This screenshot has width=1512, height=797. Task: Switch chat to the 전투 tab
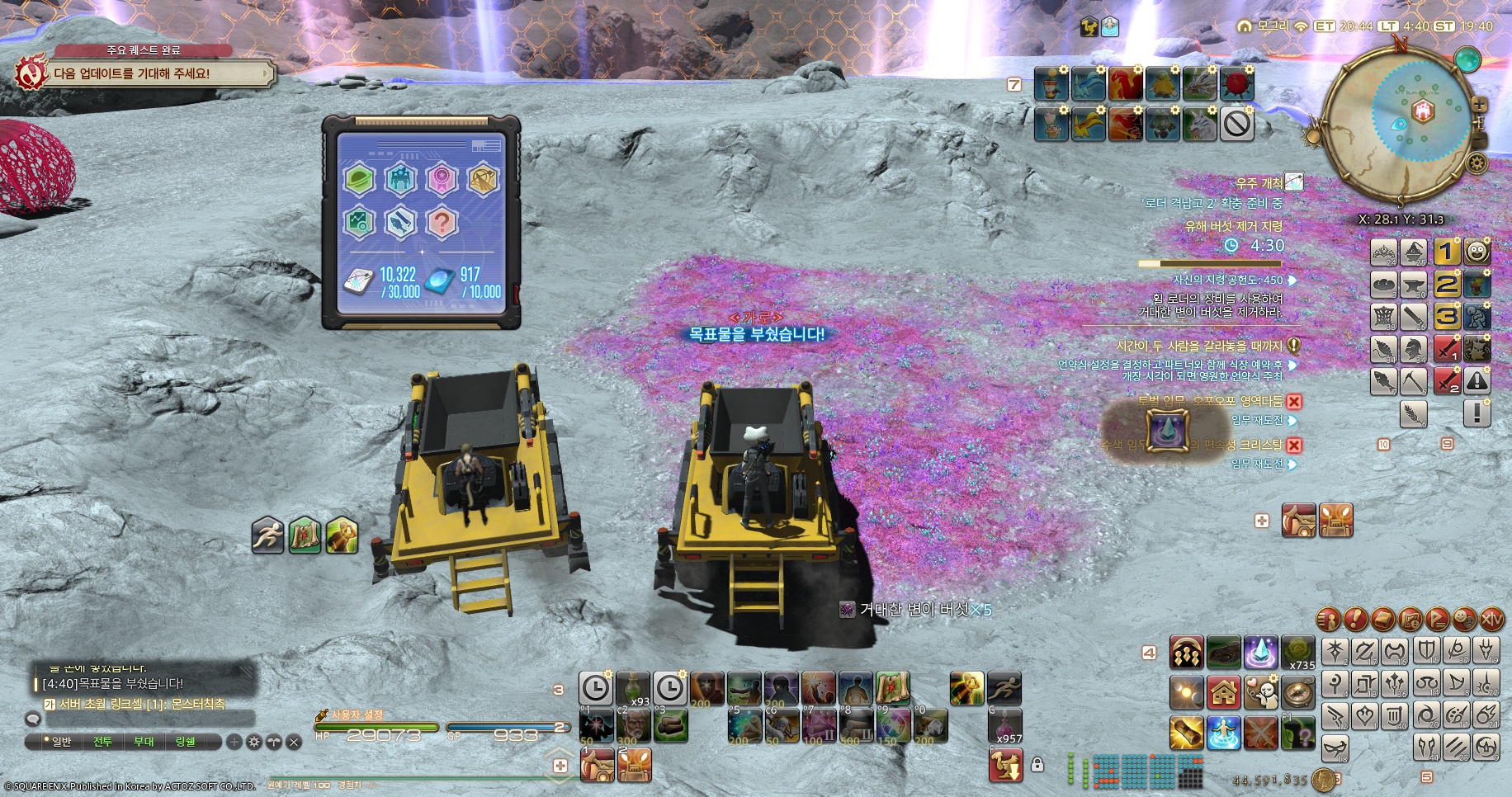point(102,742)
